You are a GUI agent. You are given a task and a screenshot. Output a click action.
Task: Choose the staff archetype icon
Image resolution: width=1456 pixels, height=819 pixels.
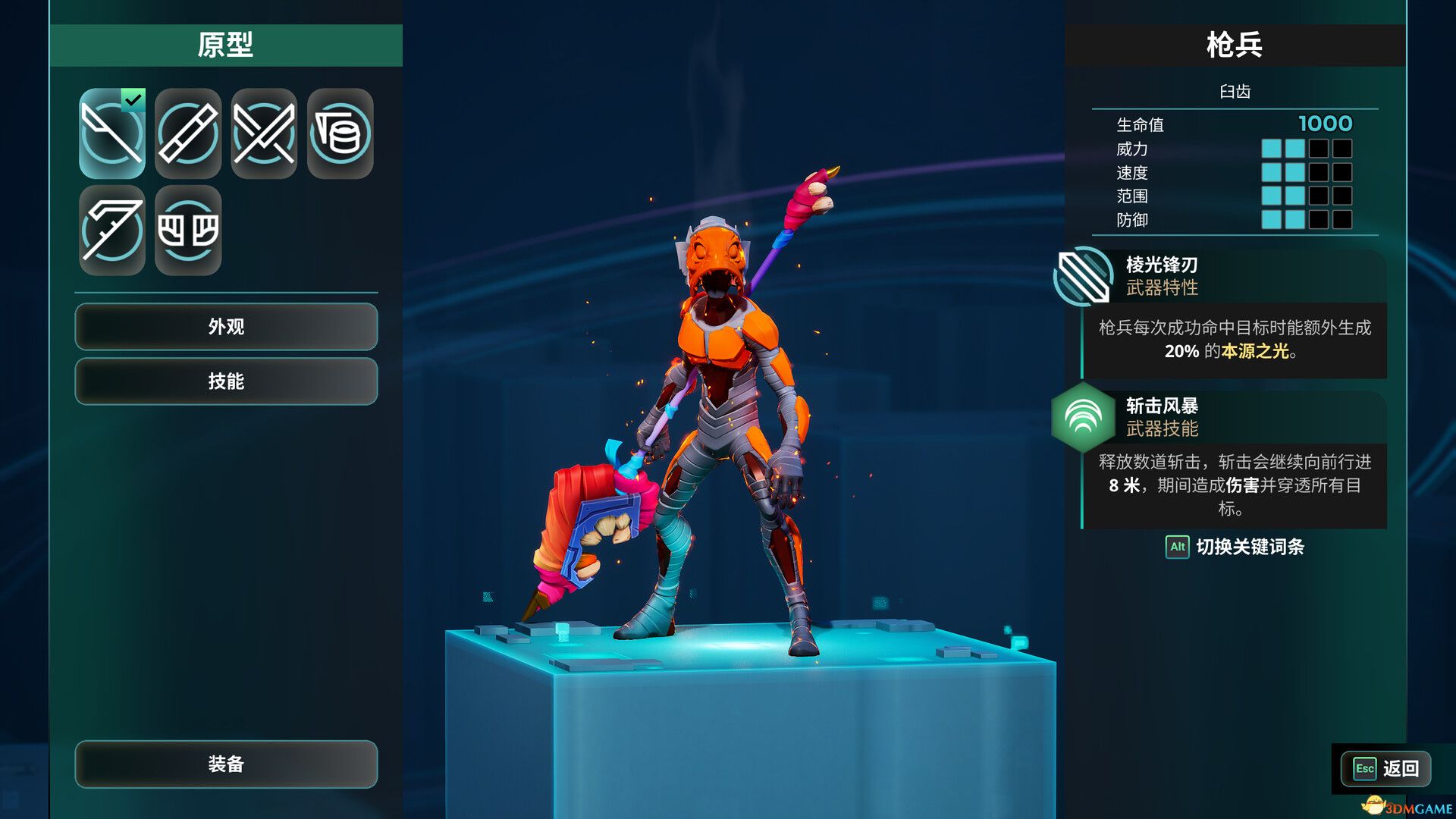(x=188, y=133)
